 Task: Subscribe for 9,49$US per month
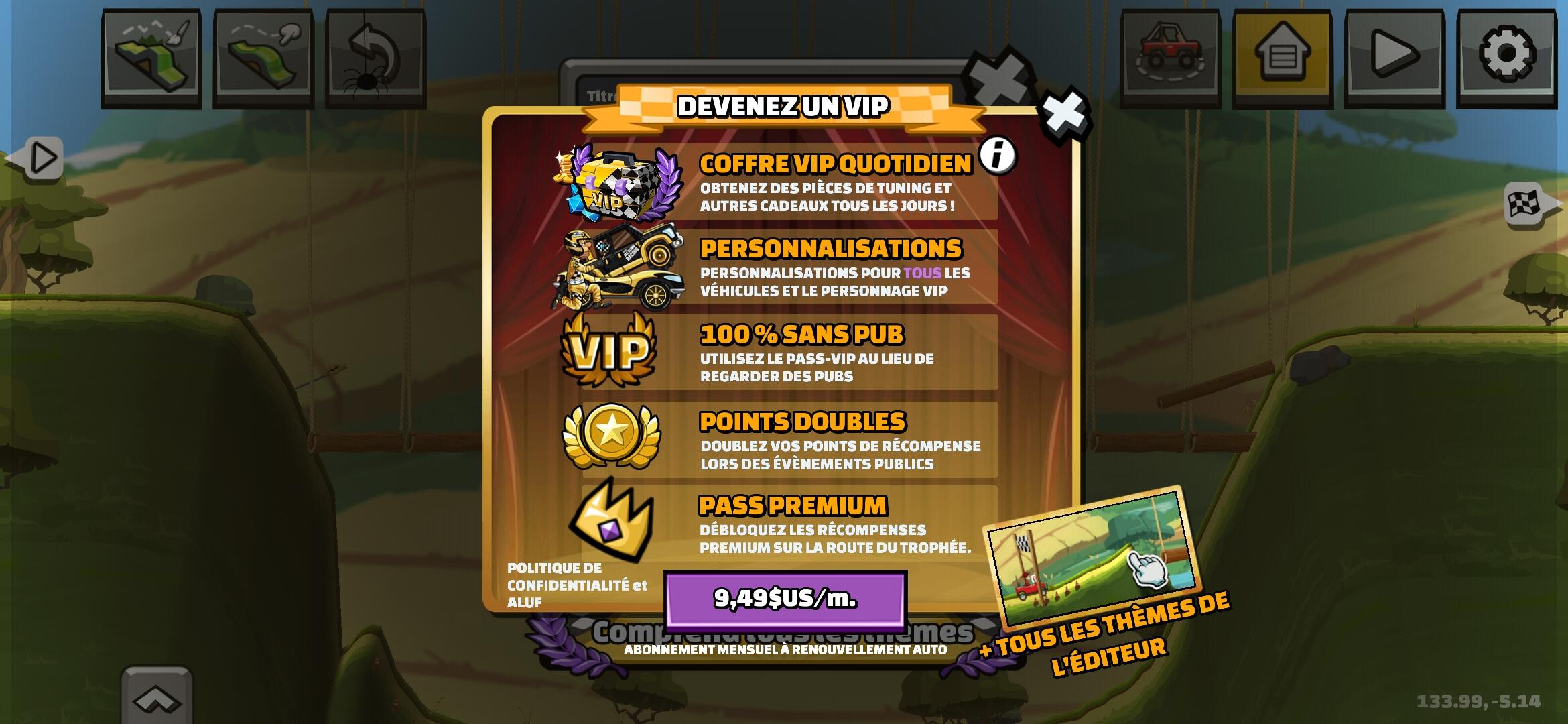point(784,602)
